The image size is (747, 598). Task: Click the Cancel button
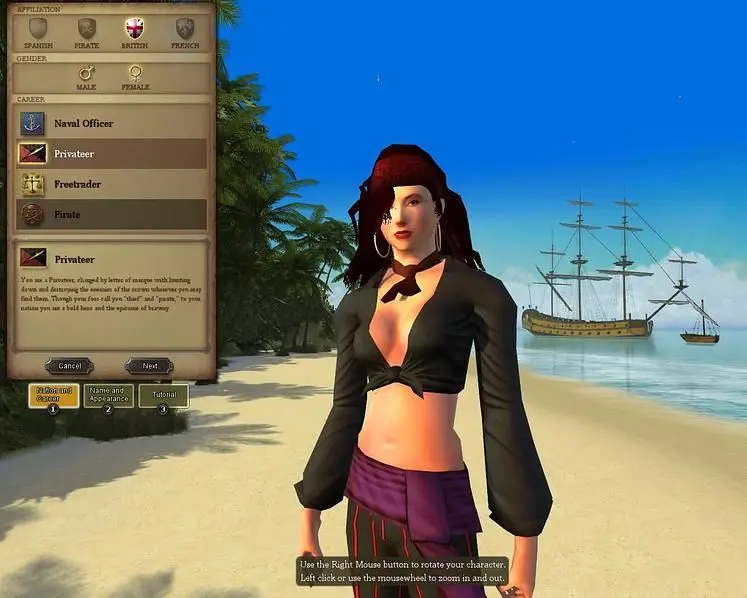click(69, 366)
